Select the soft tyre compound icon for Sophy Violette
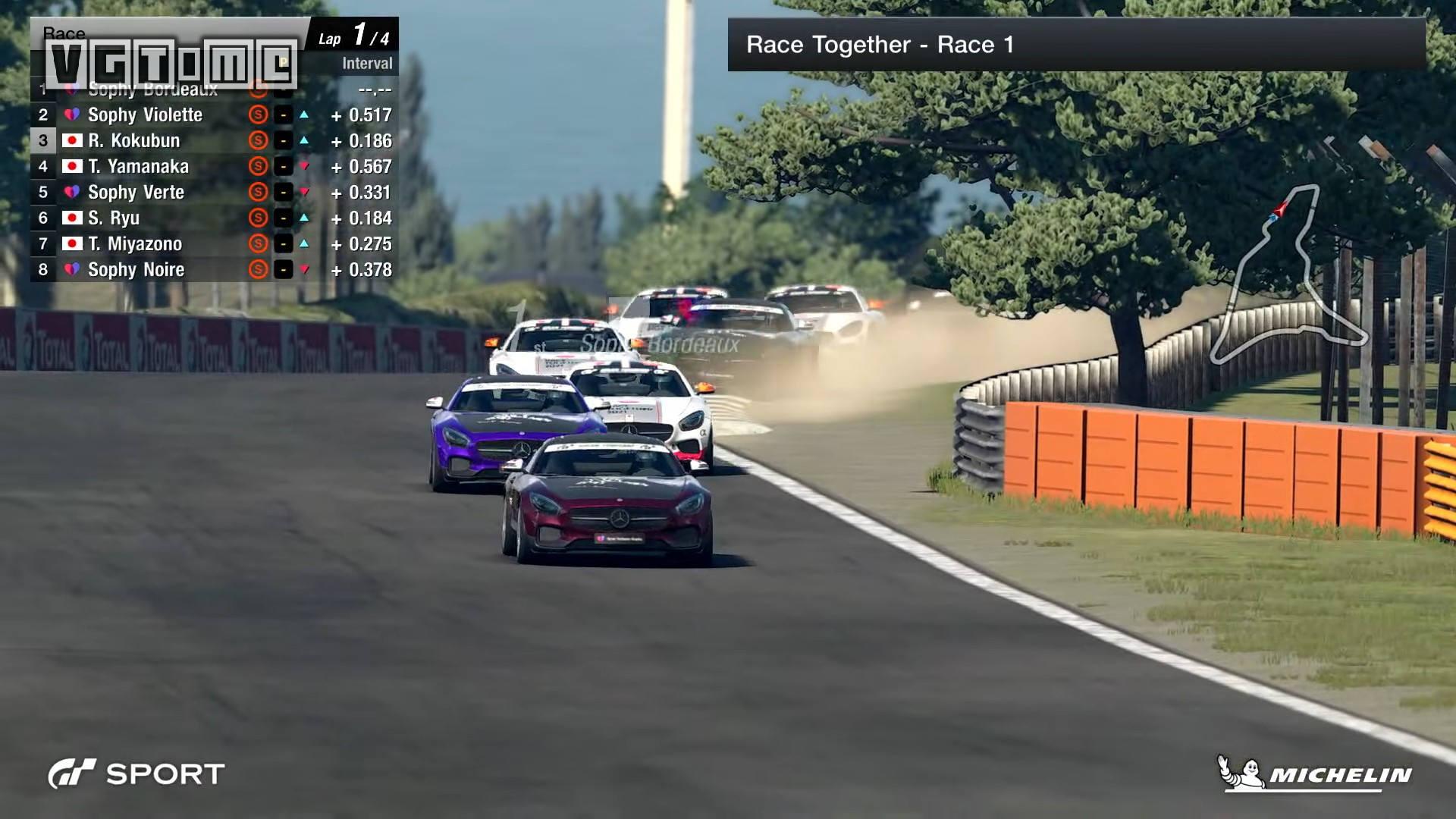 258,115
